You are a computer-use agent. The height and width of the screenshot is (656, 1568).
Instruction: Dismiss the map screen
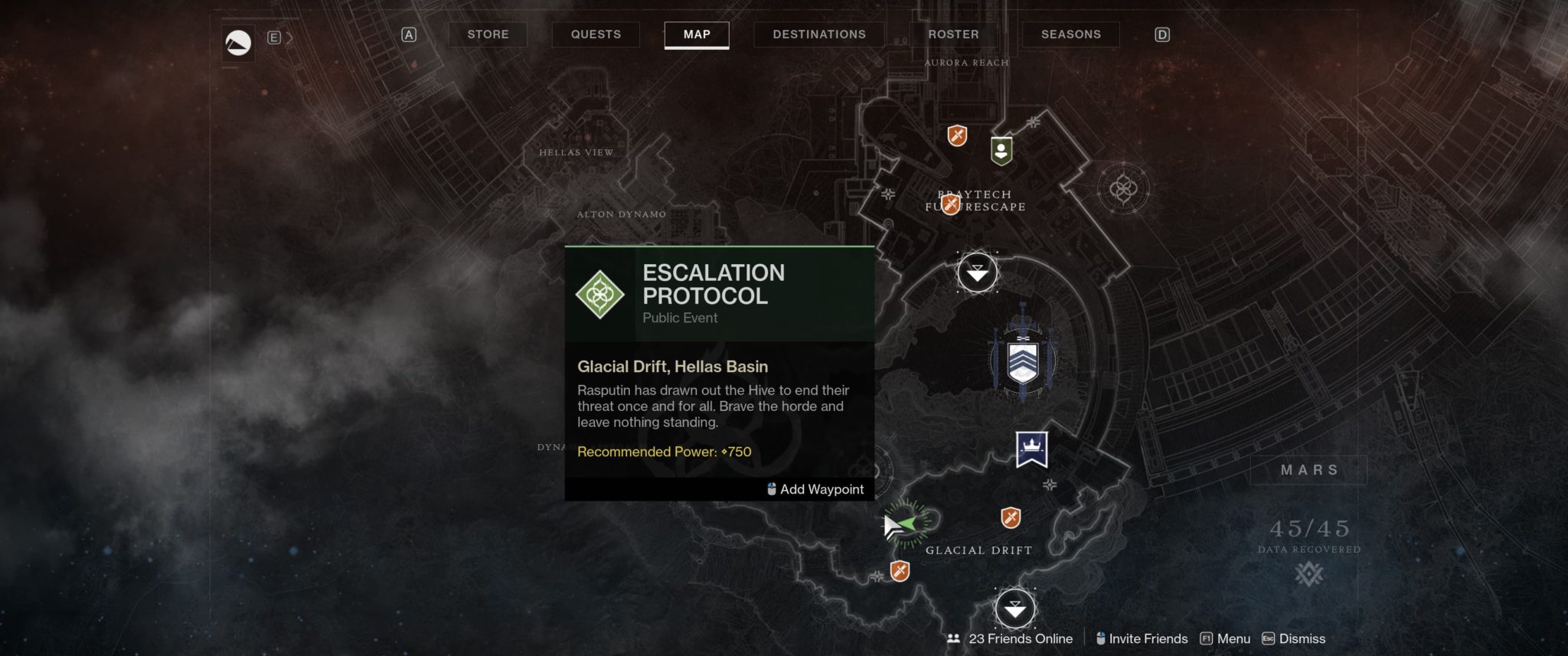tap(1302, 638)
